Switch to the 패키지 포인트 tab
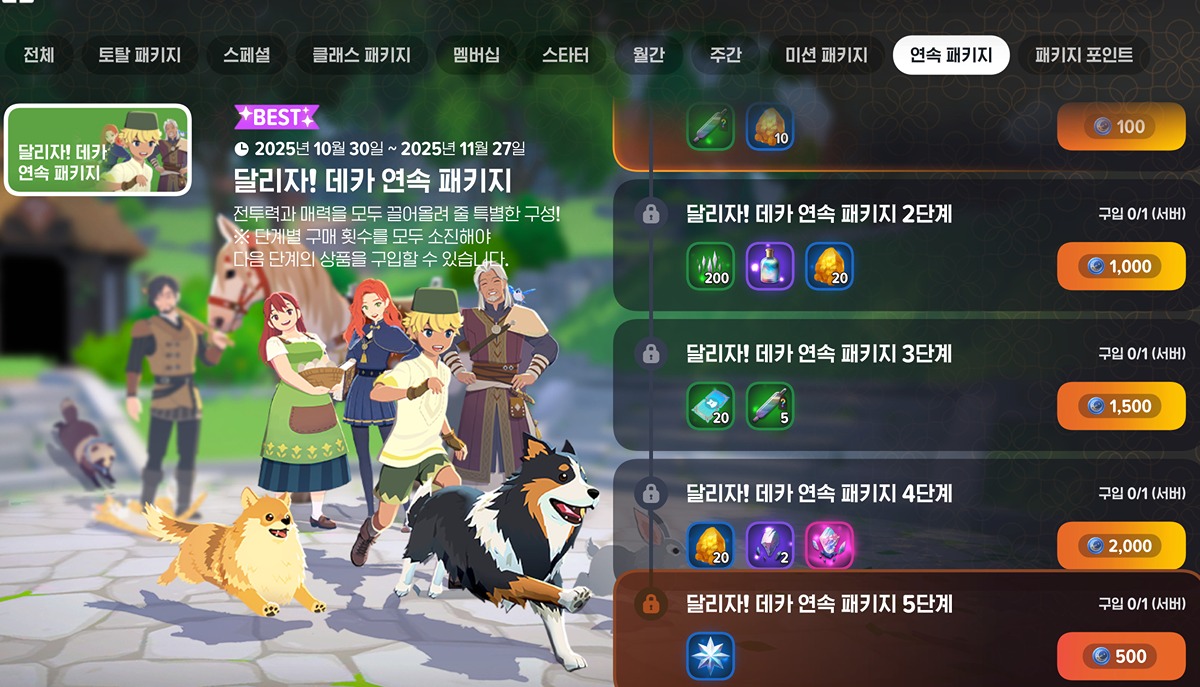Viewport: 1200px width, 687px height. click(x=1084, y=55)
